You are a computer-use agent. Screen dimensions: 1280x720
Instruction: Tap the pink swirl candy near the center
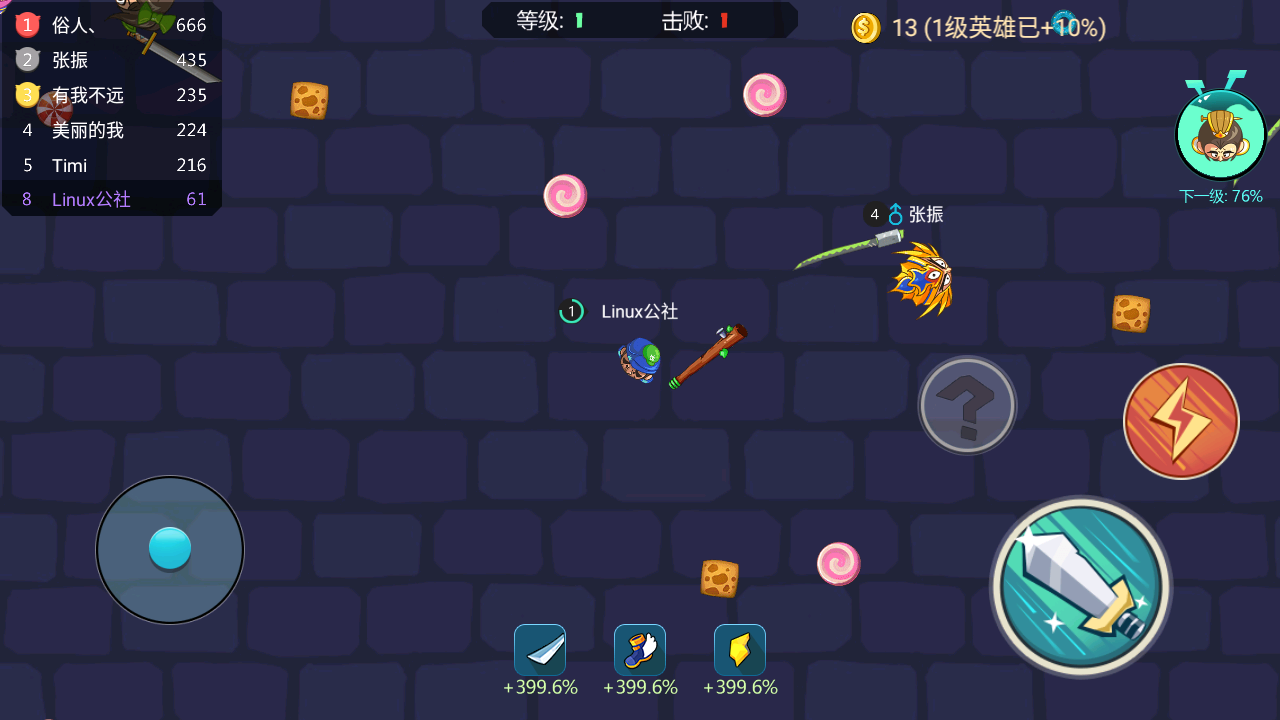click(x=565, y=195)
